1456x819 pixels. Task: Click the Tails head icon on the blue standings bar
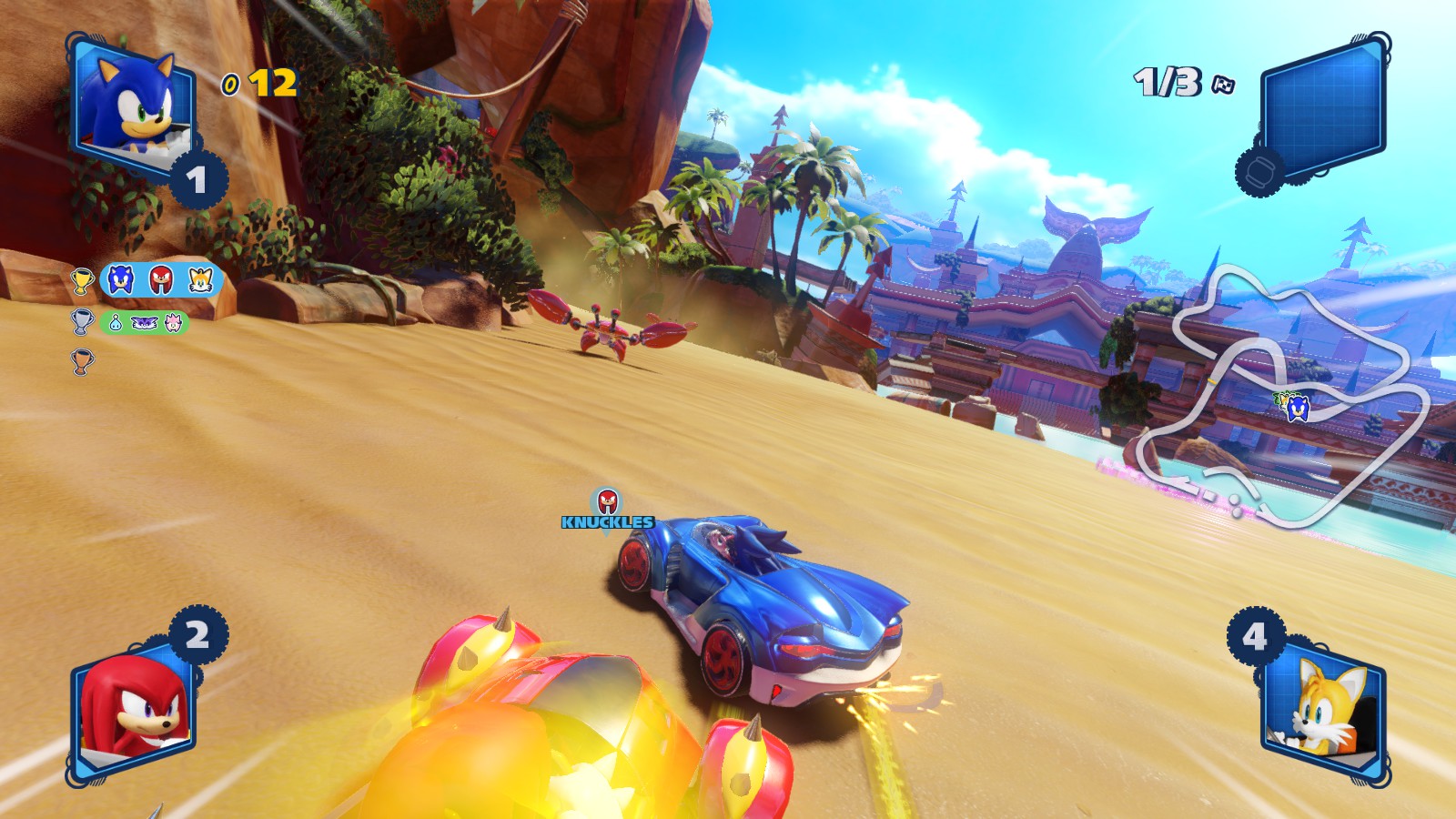[x=200, y=280]
